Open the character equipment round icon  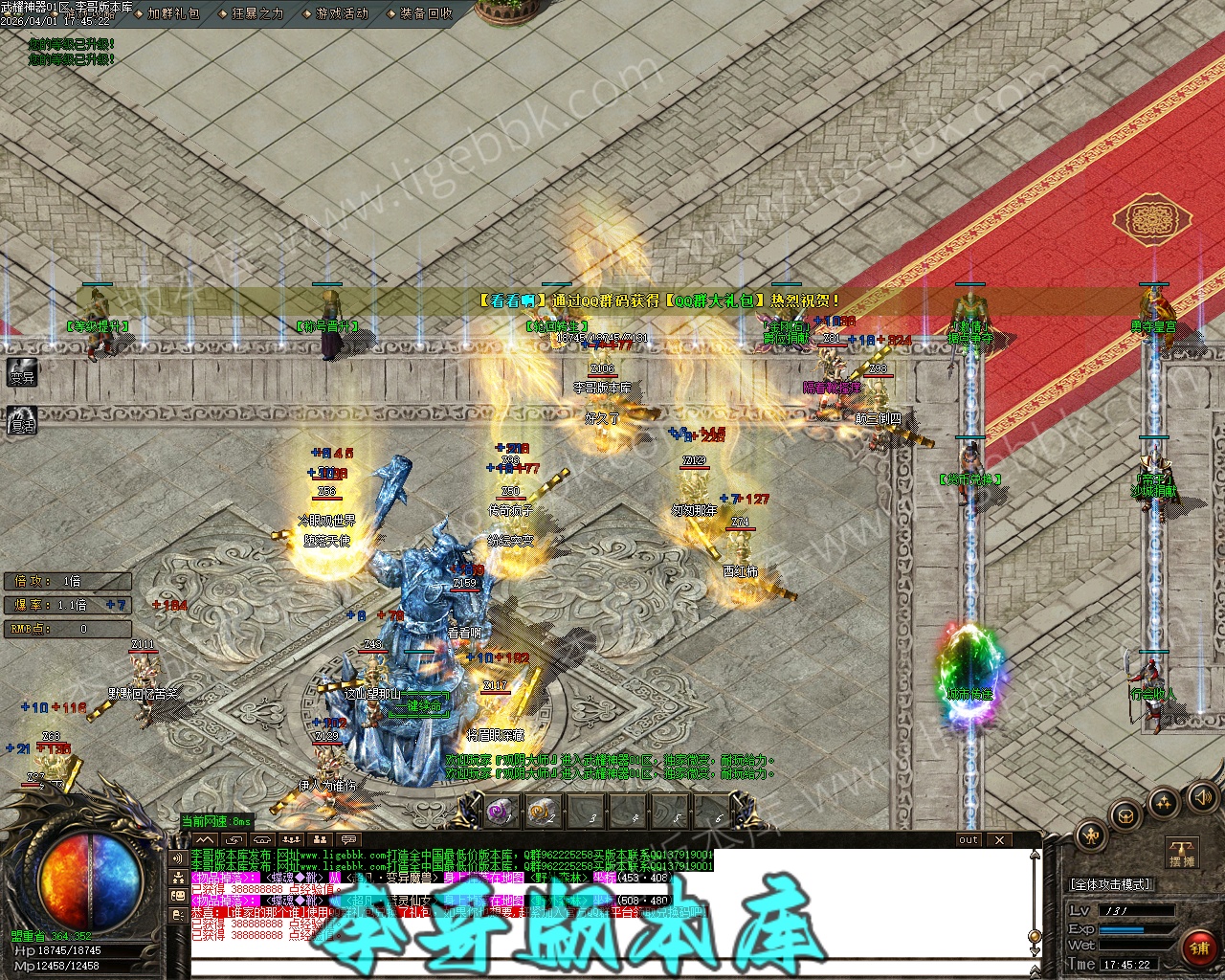click(1091, 836)
